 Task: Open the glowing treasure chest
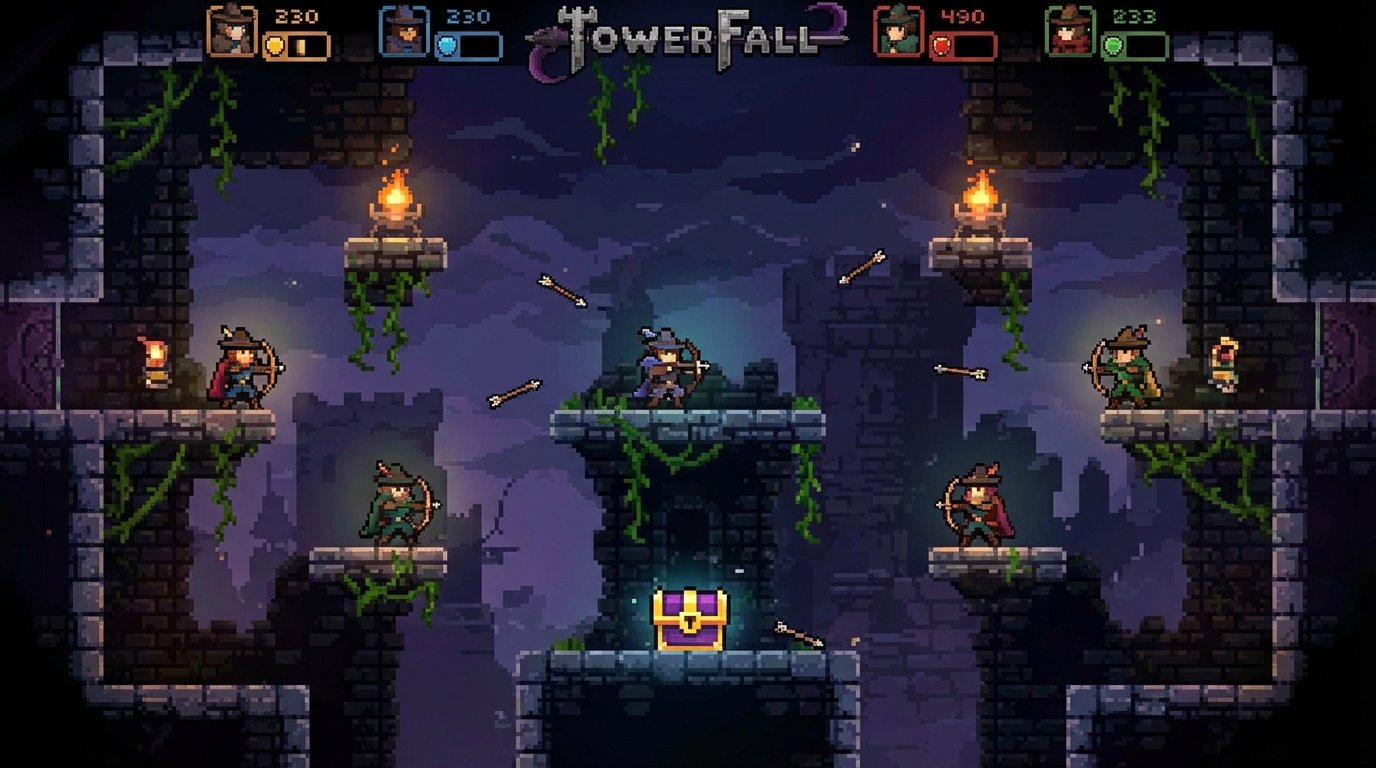690,618
